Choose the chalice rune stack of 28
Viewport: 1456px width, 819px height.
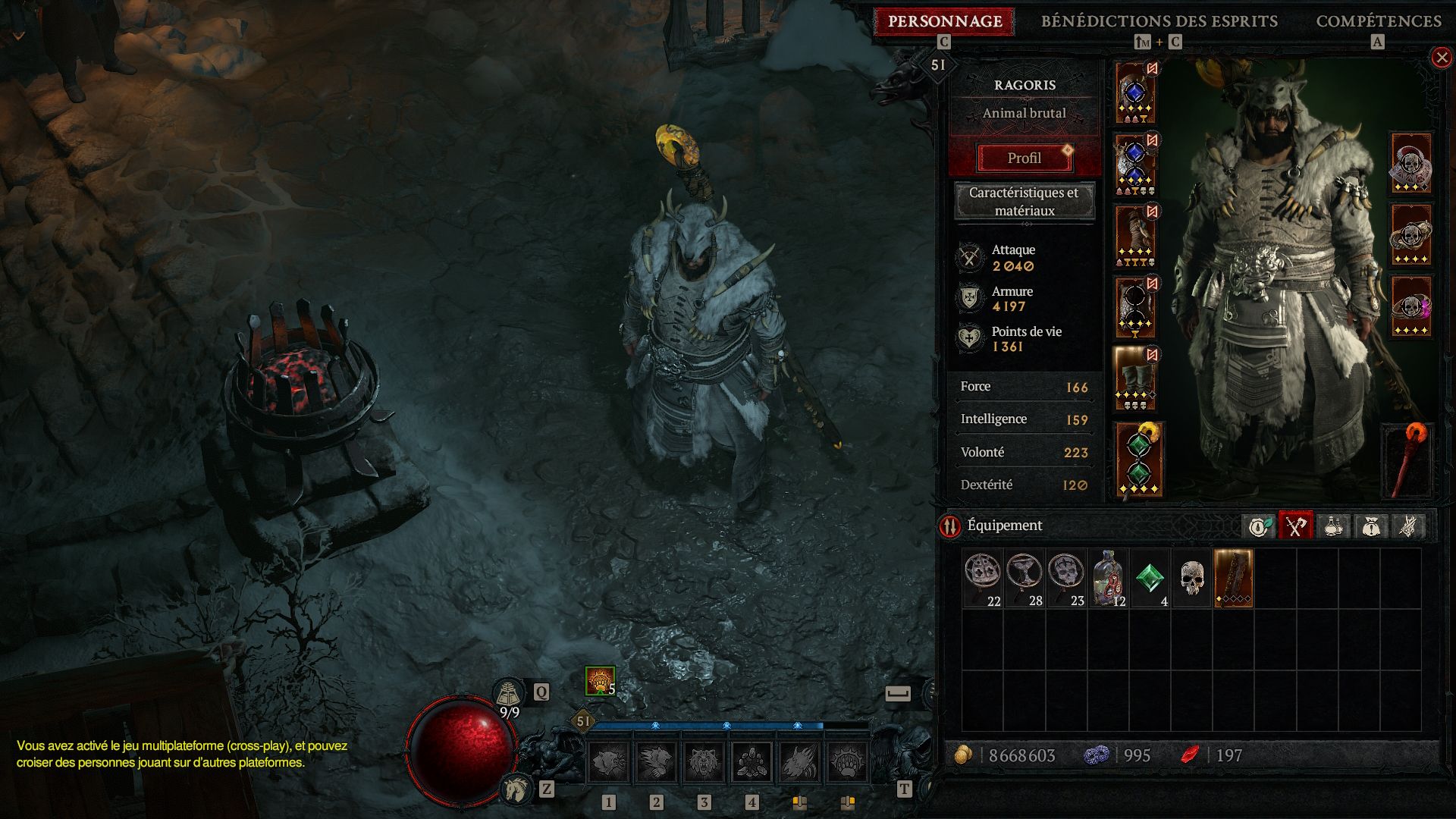click(x=1025, y=579)
